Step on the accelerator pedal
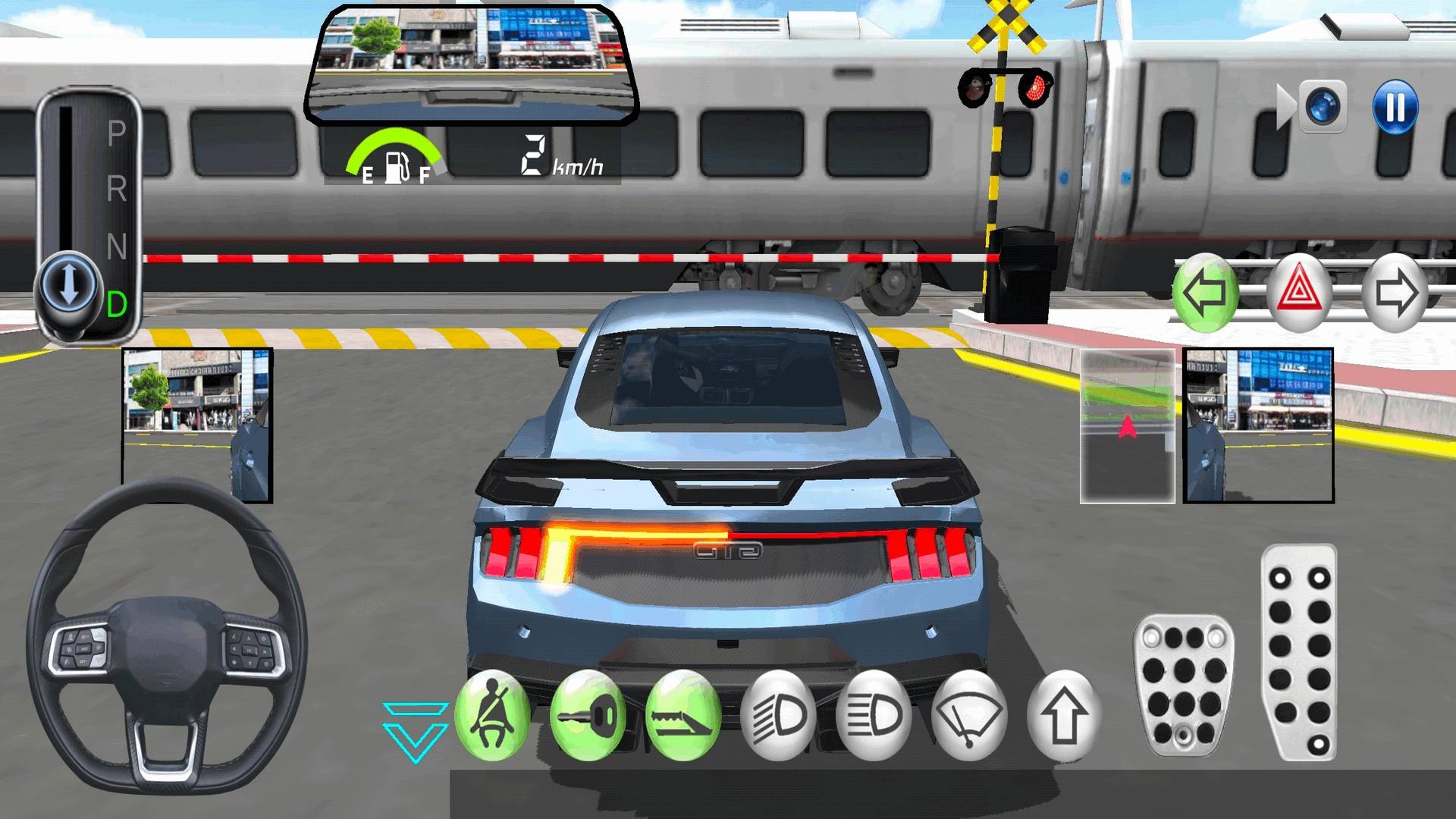Screen dimensions: 1456x819 (1299, 652)
